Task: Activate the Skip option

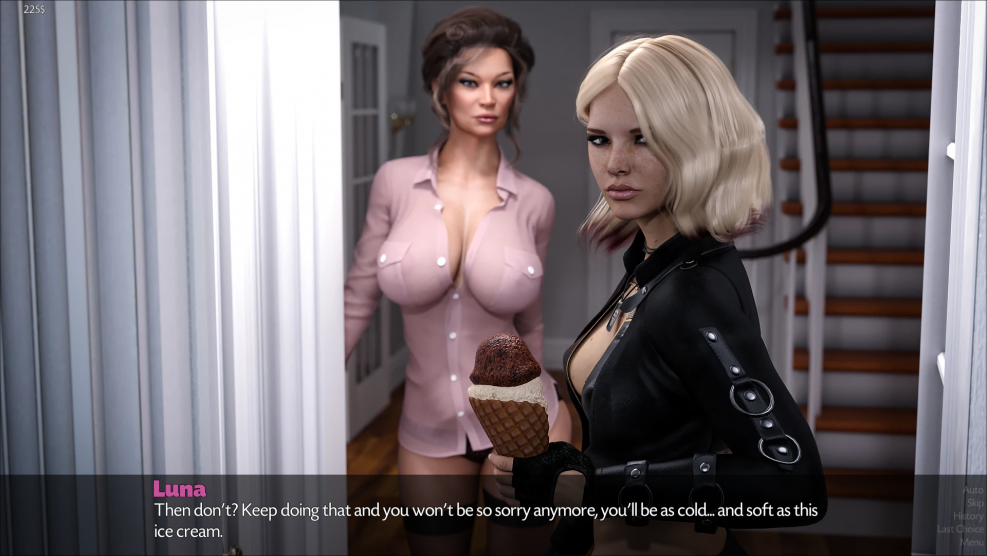Action: [974, 503]
